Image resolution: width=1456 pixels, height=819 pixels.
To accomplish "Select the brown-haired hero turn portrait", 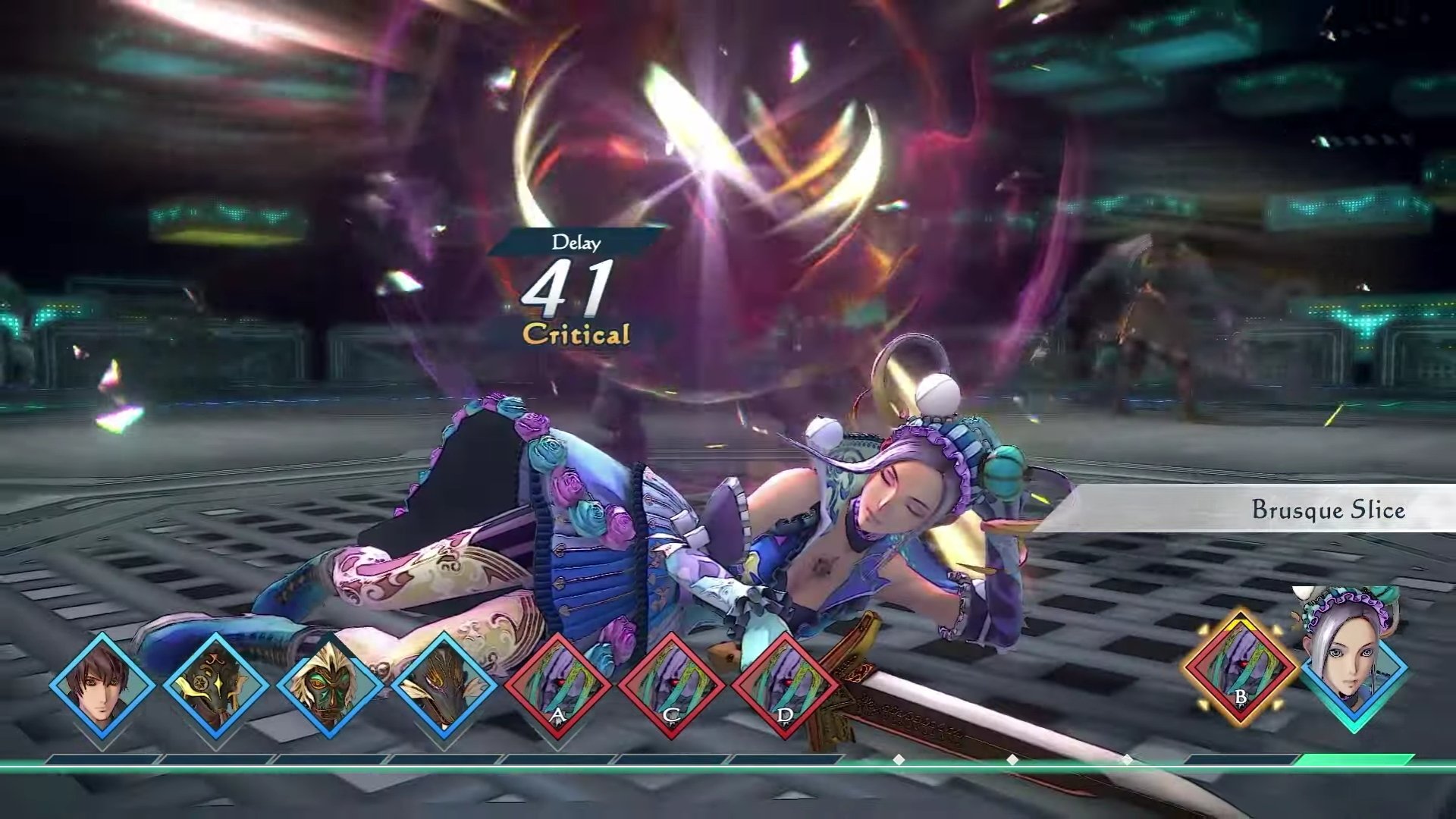I will coord(102,685).
